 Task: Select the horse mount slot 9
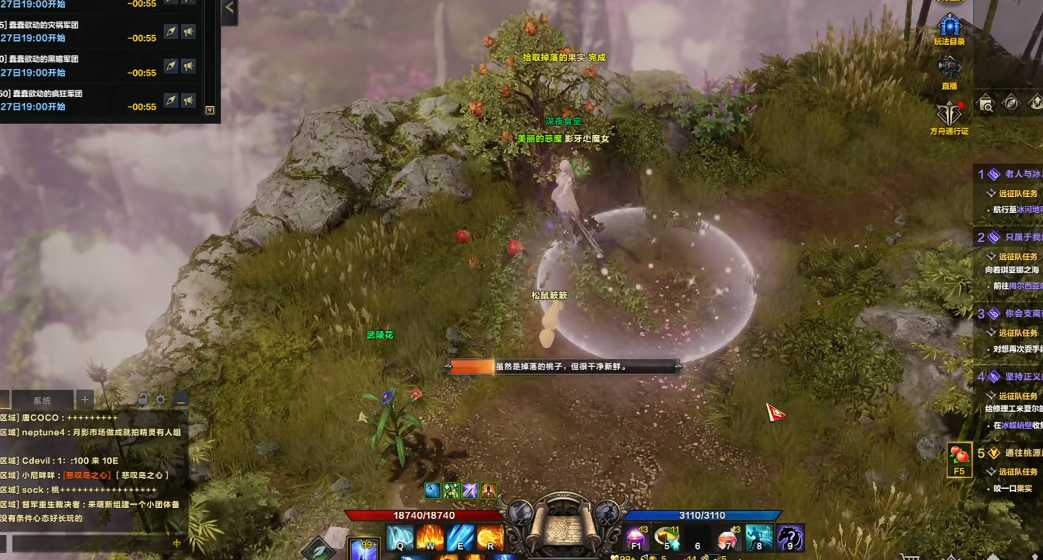click(x=790, y=539)
